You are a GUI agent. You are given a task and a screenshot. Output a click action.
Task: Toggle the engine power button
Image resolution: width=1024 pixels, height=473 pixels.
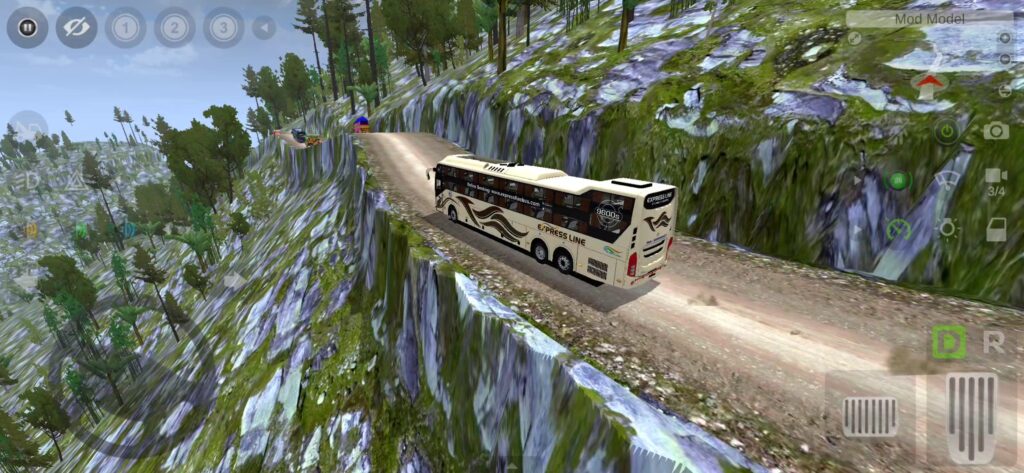[x=945, y=130]
